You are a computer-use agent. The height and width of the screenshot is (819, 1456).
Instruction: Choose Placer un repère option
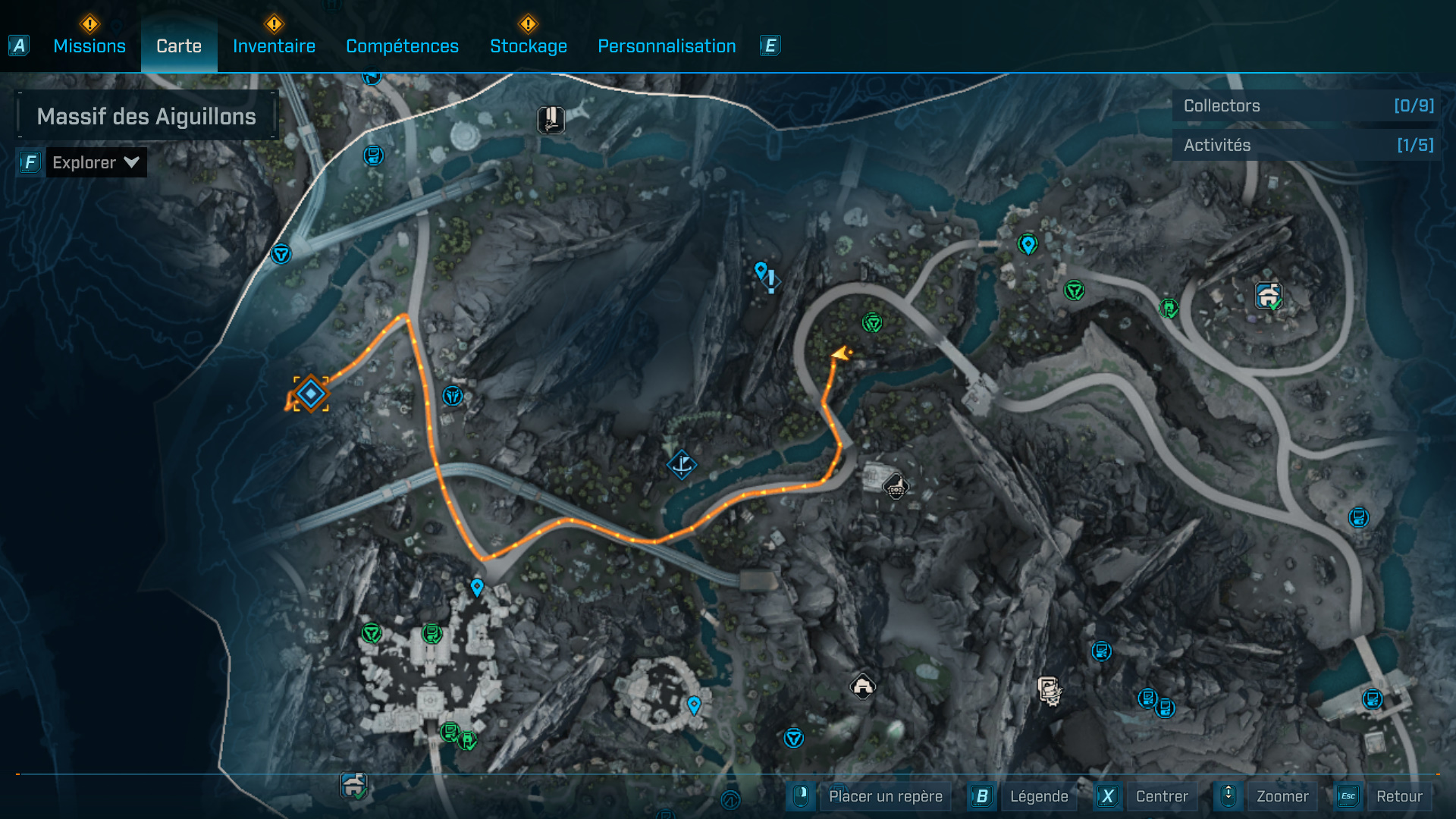pos(885,796)
